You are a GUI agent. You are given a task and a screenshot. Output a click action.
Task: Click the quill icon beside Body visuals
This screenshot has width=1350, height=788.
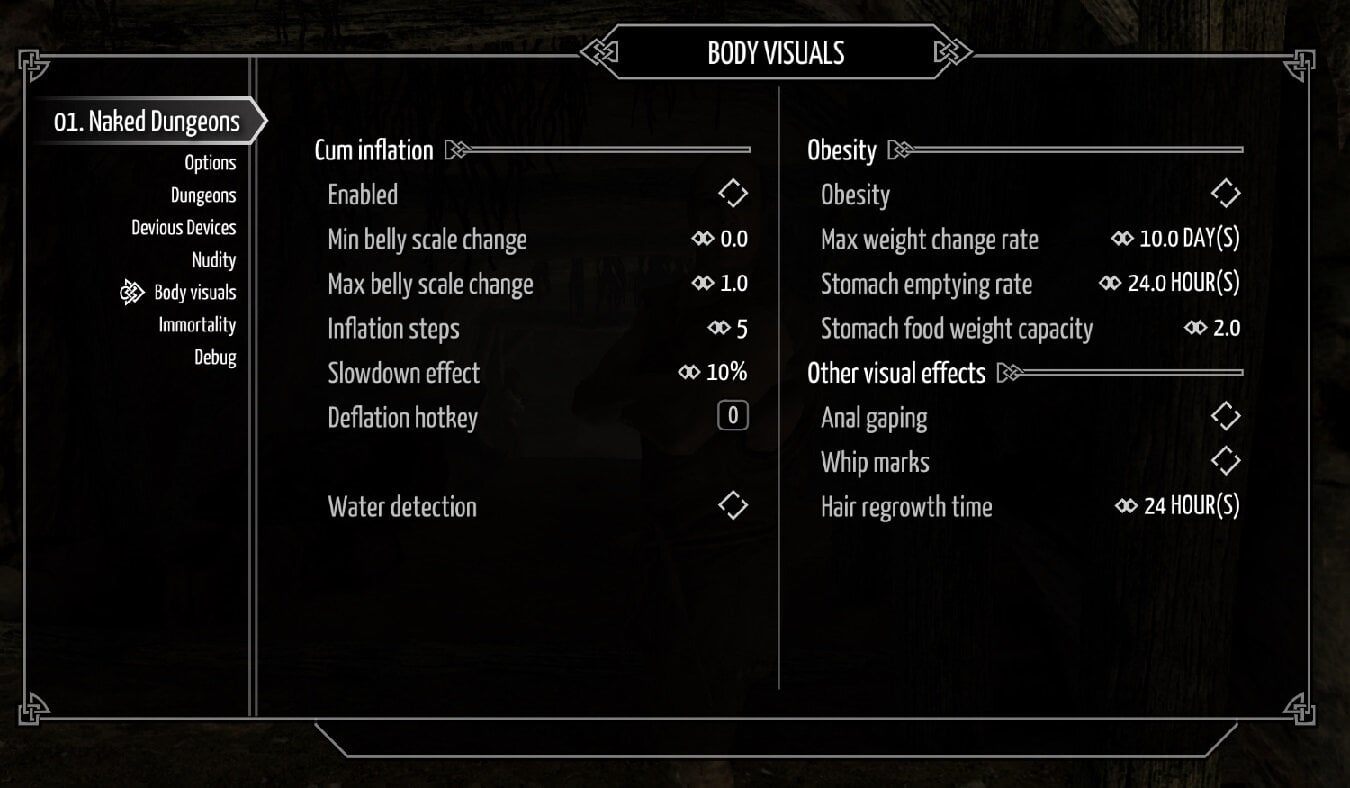coord(130,292)
